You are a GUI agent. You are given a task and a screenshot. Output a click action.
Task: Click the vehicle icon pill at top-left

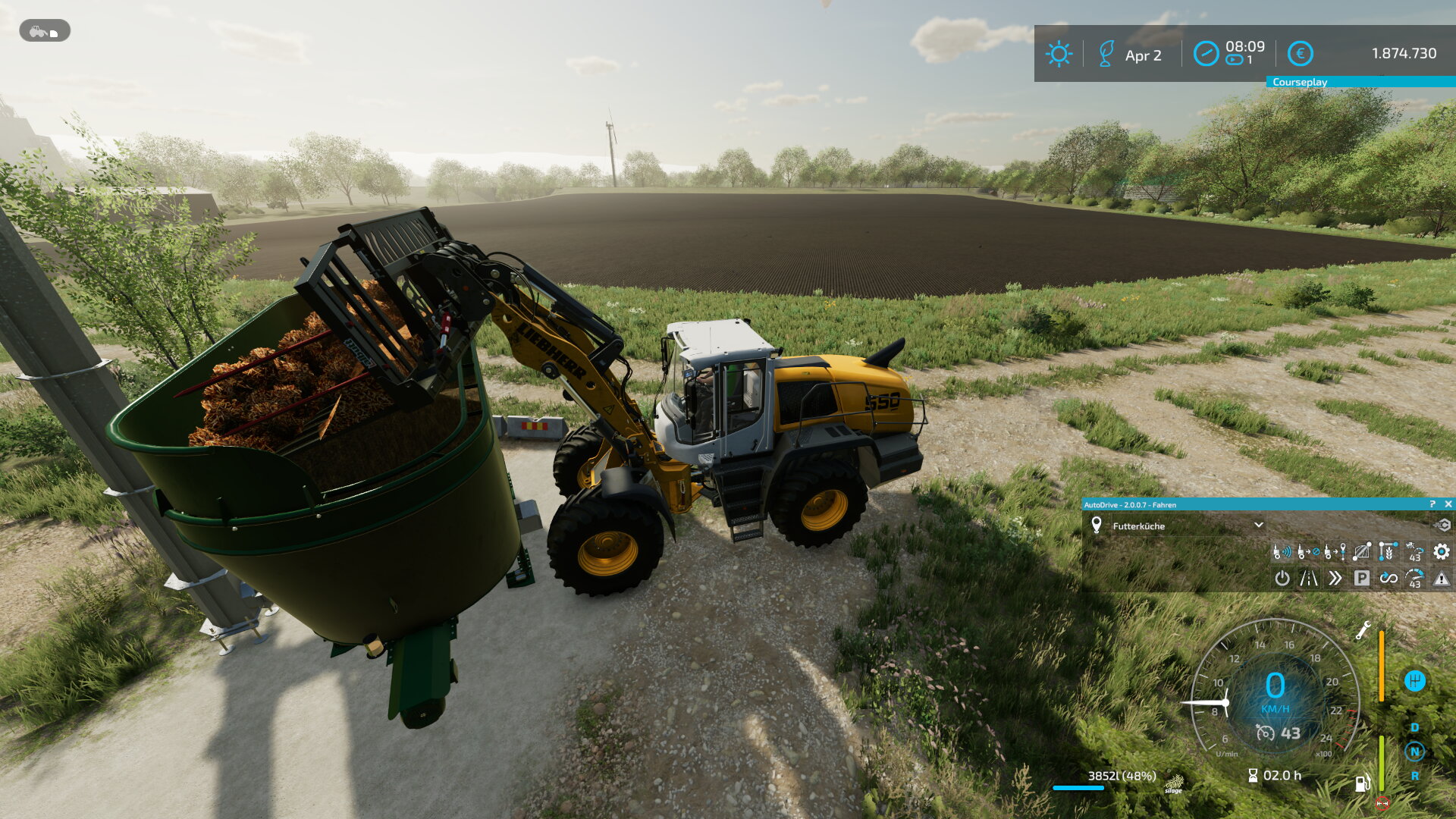pyautogui.click(x=45, y=31)
